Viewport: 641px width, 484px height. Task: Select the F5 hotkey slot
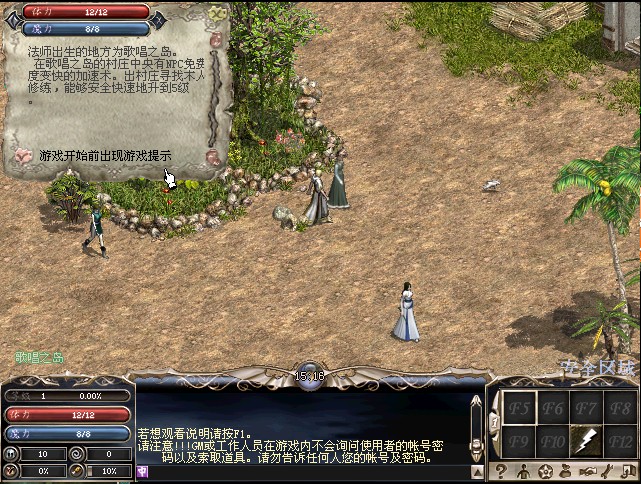pyautogui.click(x=518, y=408)
